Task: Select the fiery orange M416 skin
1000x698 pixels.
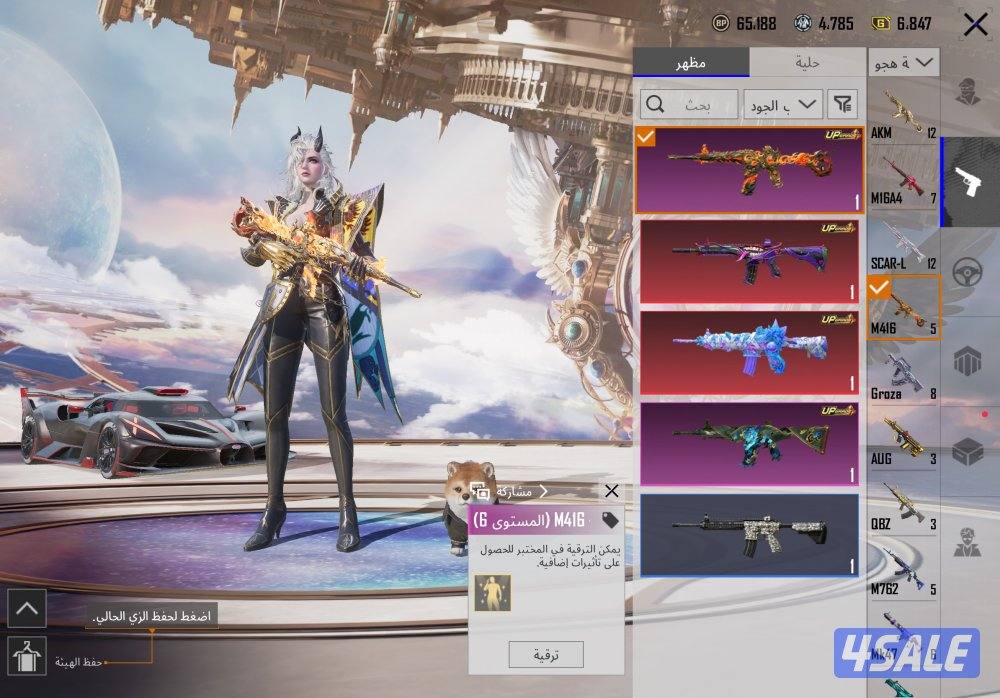Action: (x=748, y=170)
